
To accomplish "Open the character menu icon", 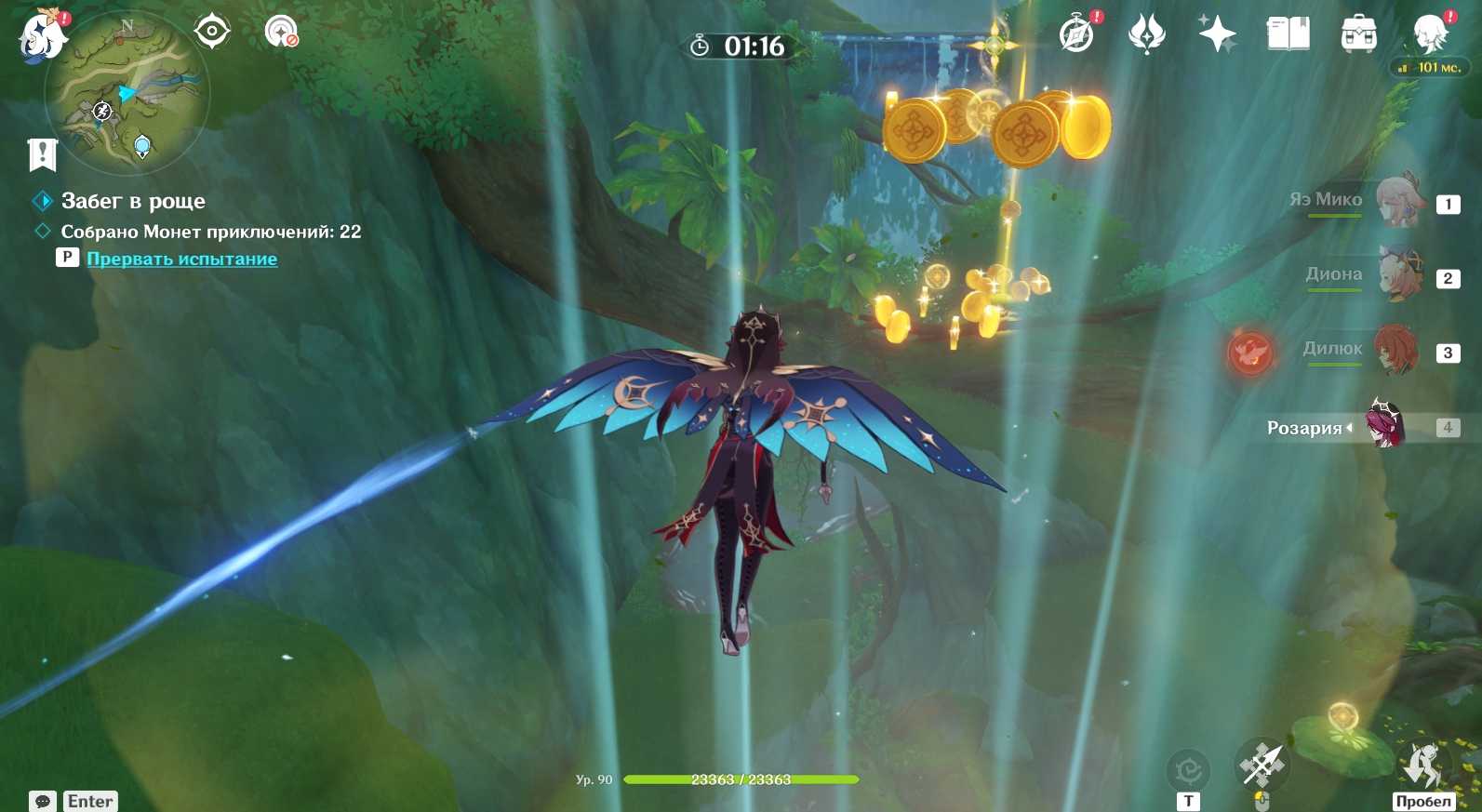I will coord(1430,34).
